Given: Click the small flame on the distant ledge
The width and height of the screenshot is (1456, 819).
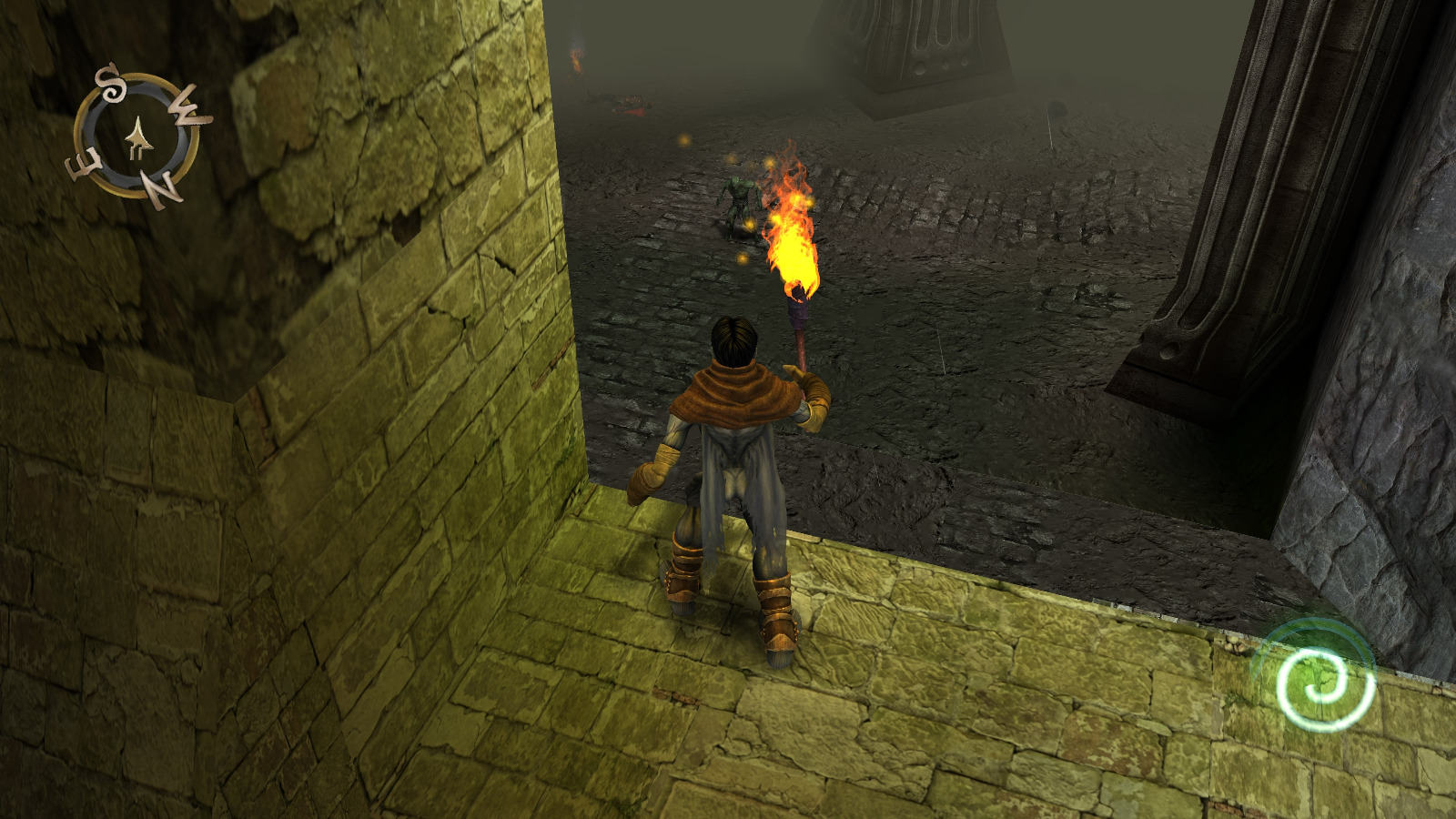Looking at the screenshot, I should 578,62.
